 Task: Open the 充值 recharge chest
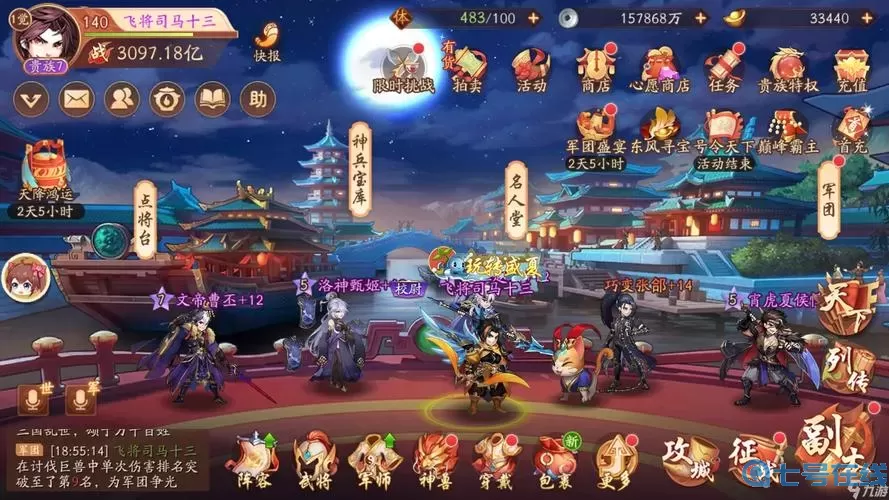click(850, 68)
